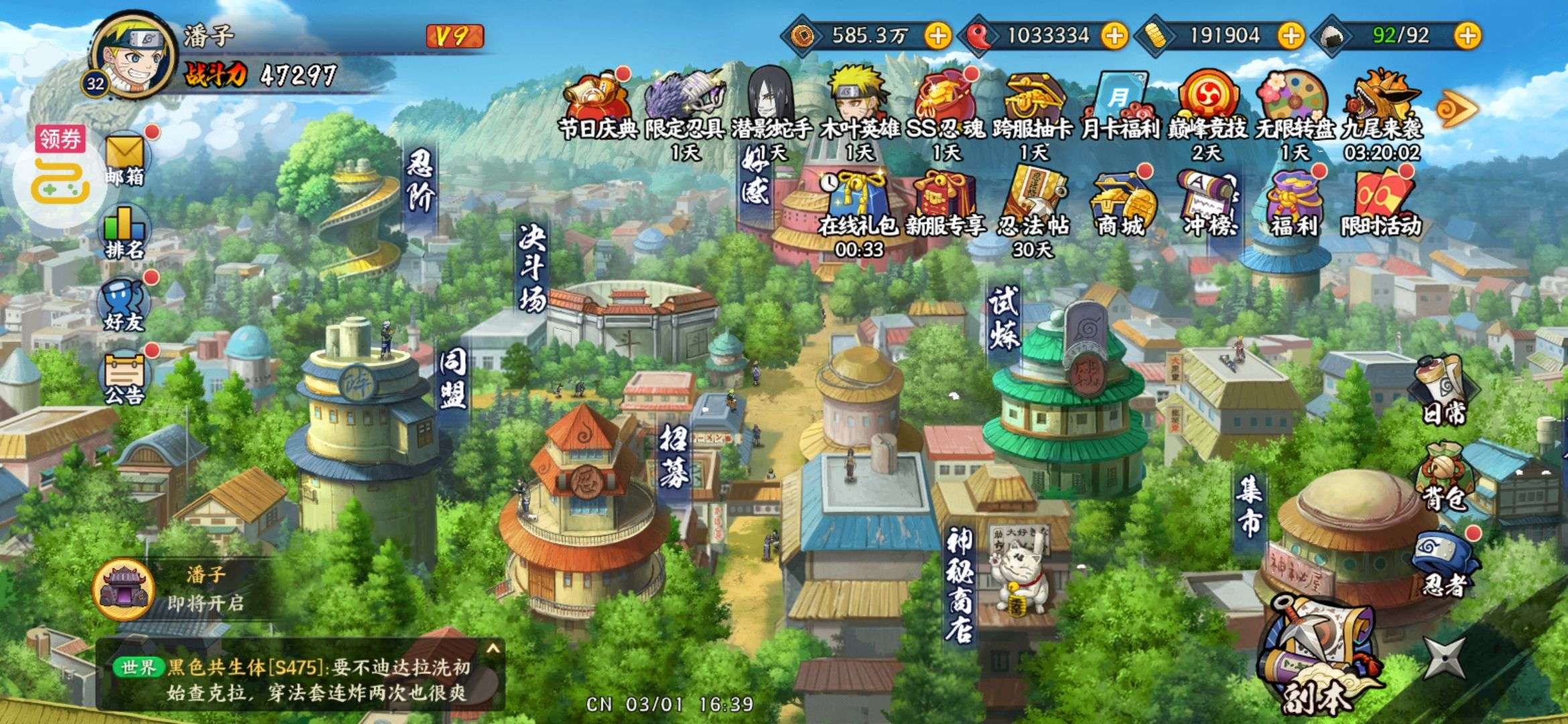The image size is (1568, 724).
Task: Claim the 在线礼包 online gift
Action: 858,204
